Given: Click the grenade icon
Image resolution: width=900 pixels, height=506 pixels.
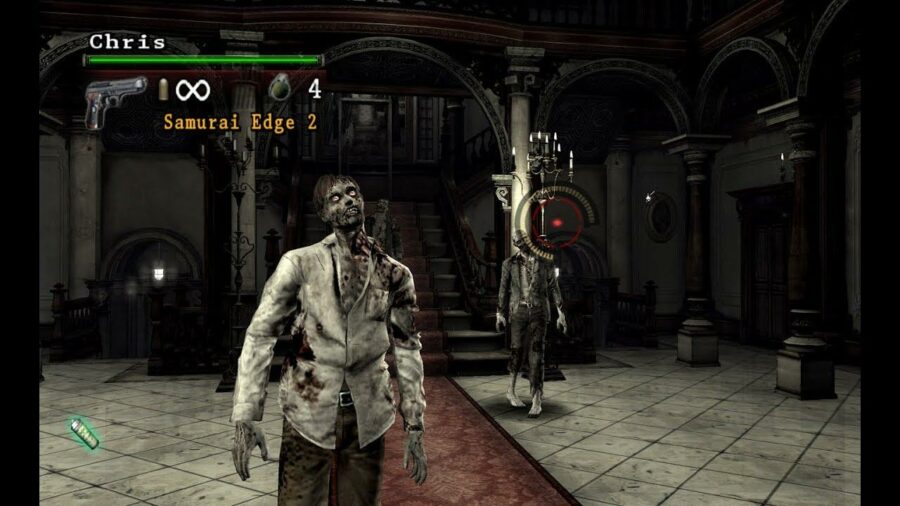Looking at the screenshot, I should tap(280, 88).
